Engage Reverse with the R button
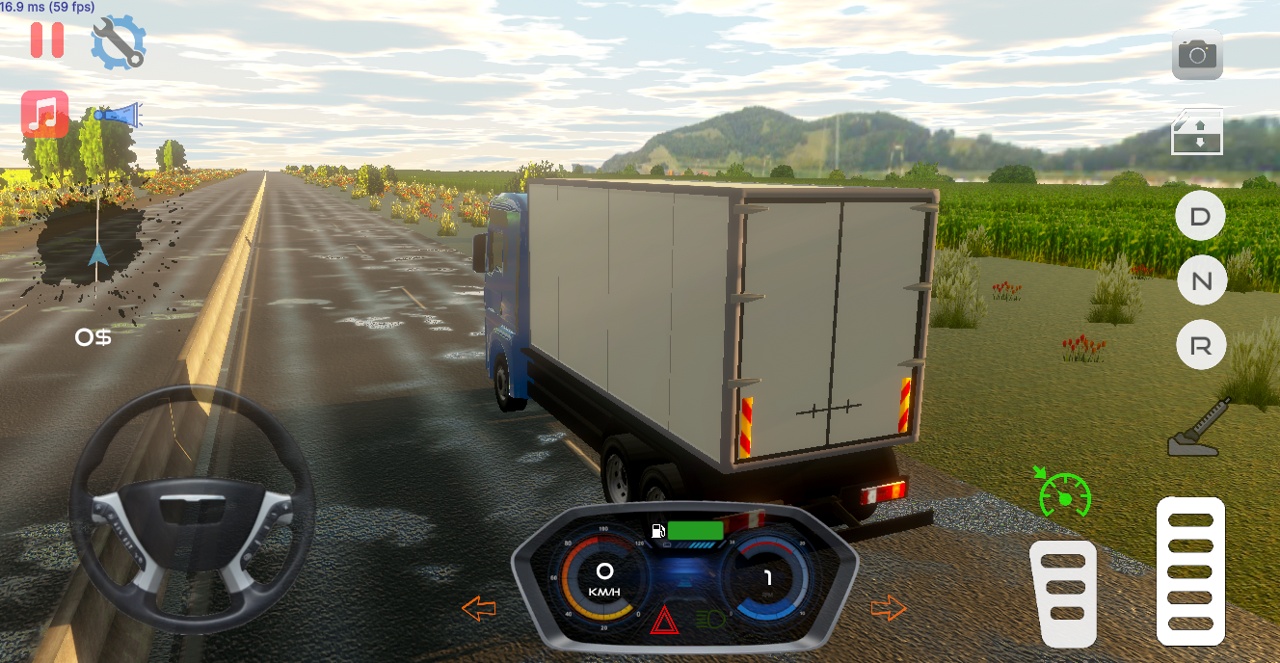 1201,346
